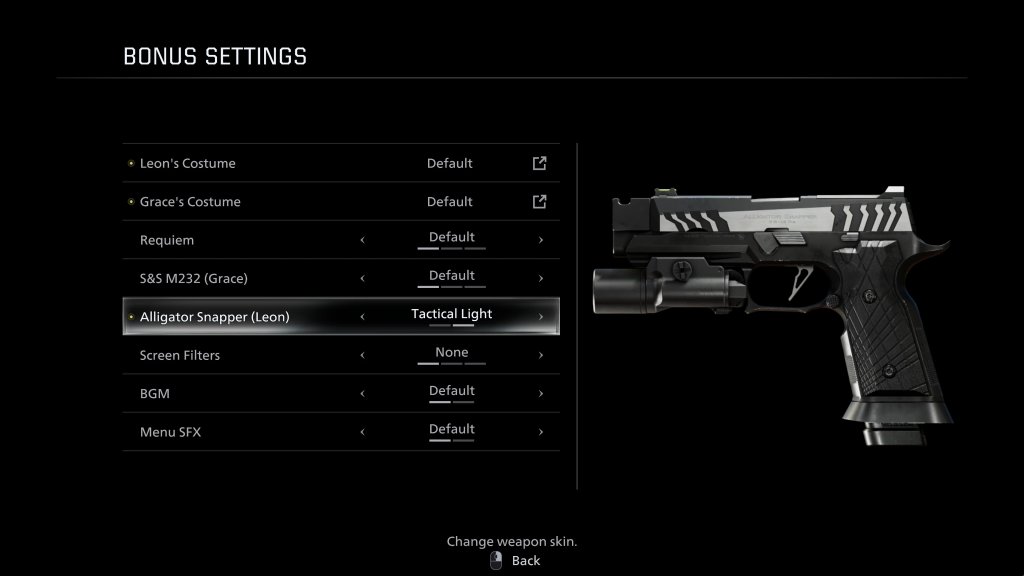Cycle Requiem skin with left arrow

point(362,240)
